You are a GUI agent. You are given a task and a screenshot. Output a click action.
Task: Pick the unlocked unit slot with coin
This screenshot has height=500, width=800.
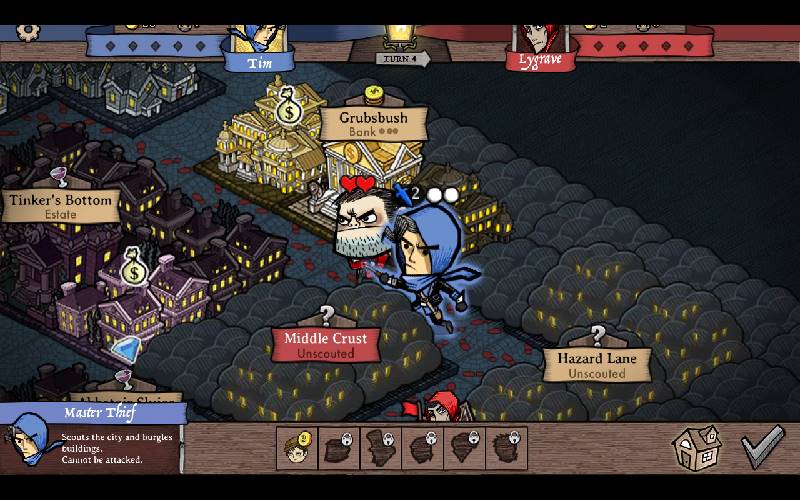tap(297, 449)
